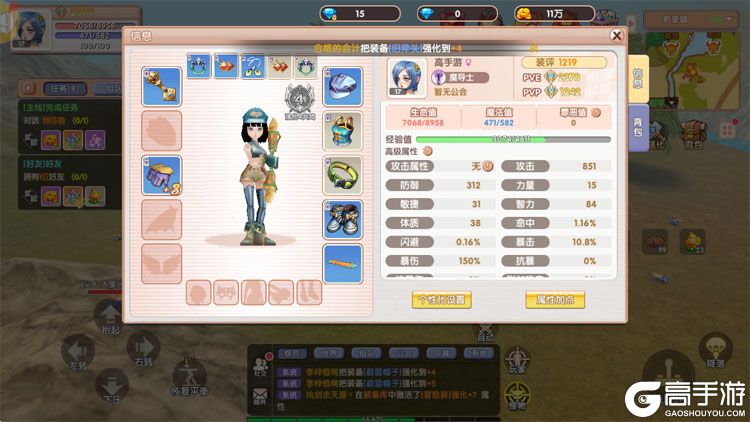The height and width of the screenshot is (422, 750).
Task: Close the 信息 character info panel
Action: click(x=617, y=36)
